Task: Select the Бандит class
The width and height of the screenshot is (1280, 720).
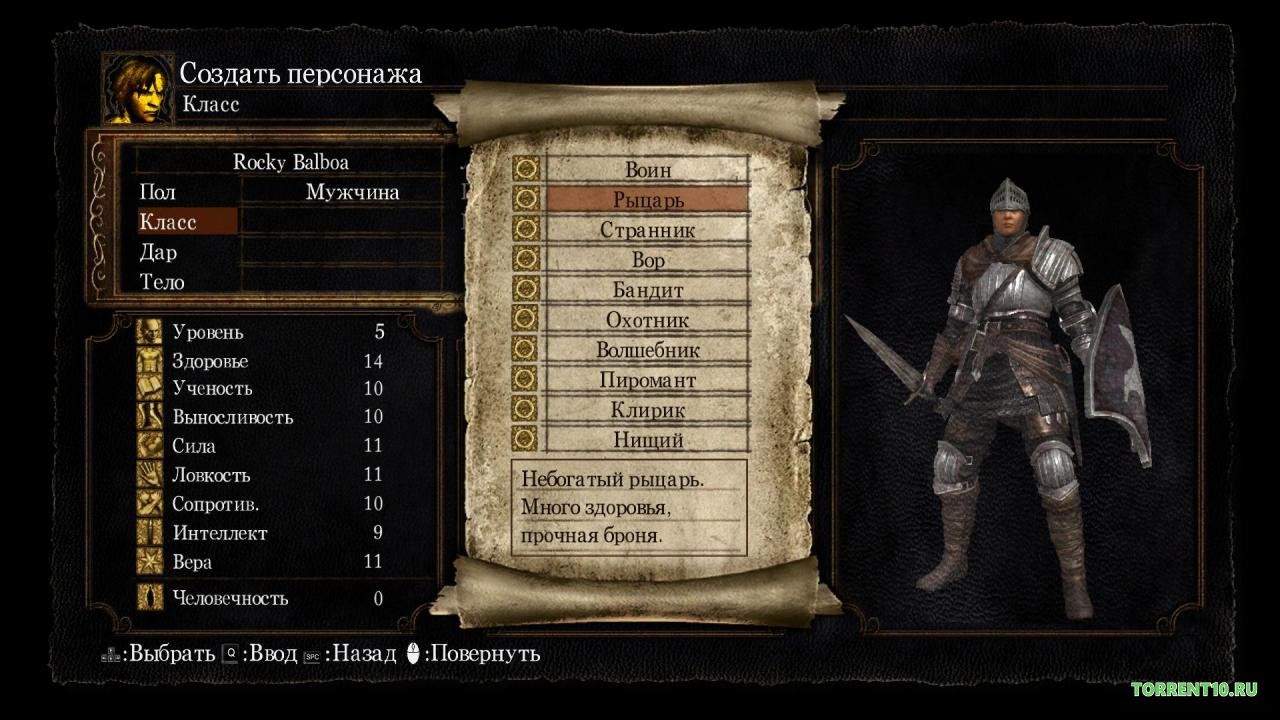Action: coord(647,290)
